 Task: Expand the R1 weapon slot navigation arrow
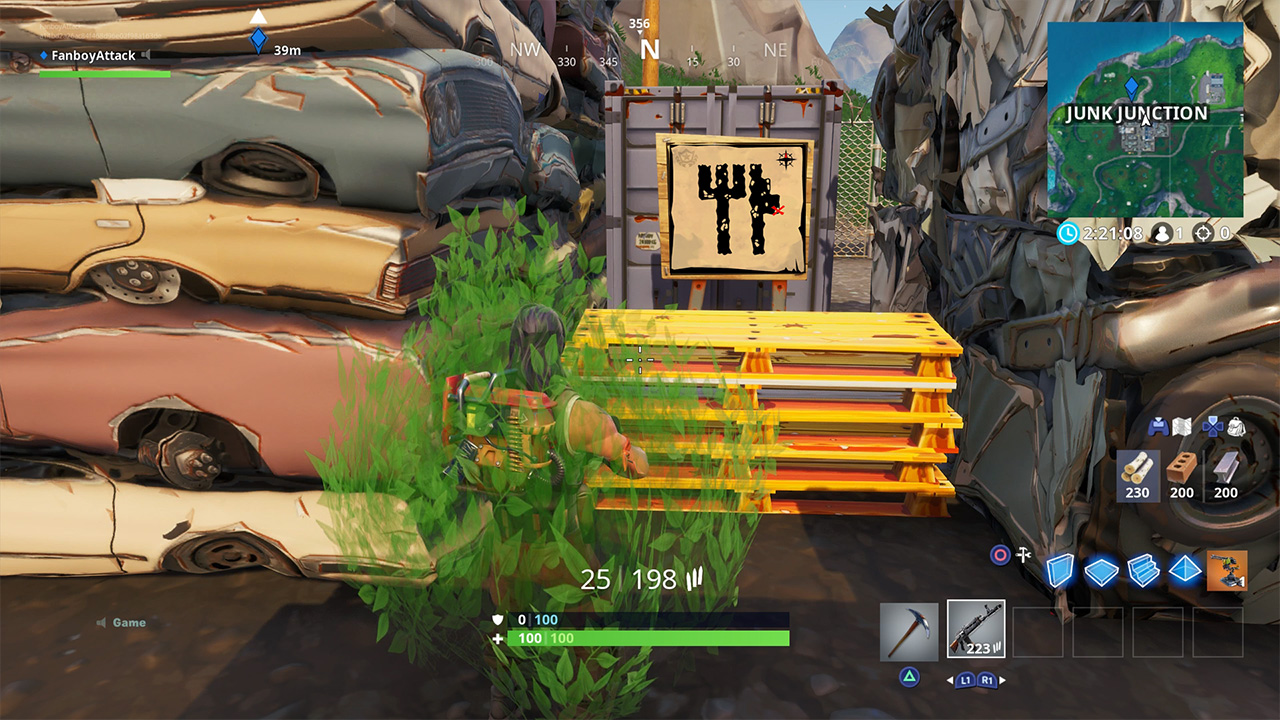1002,679
